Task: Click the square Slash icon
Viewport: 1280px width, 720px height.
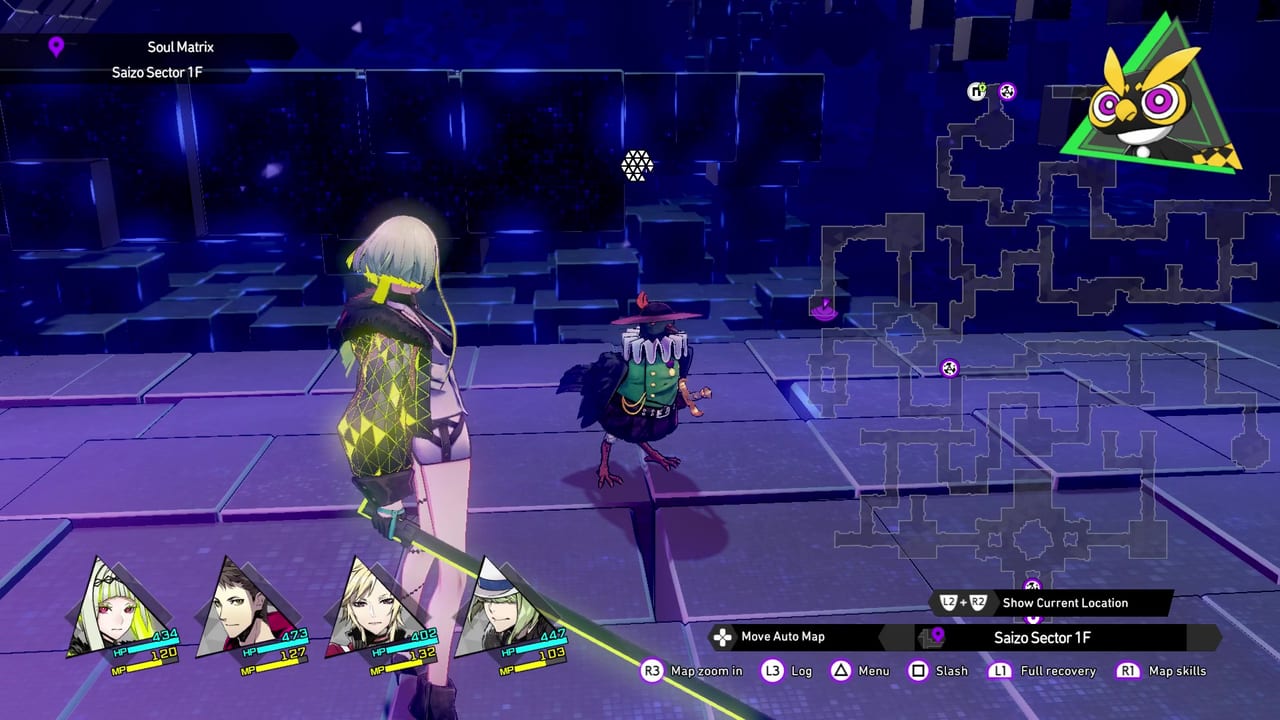Action: pyautogui.click(x=918, y=671)
